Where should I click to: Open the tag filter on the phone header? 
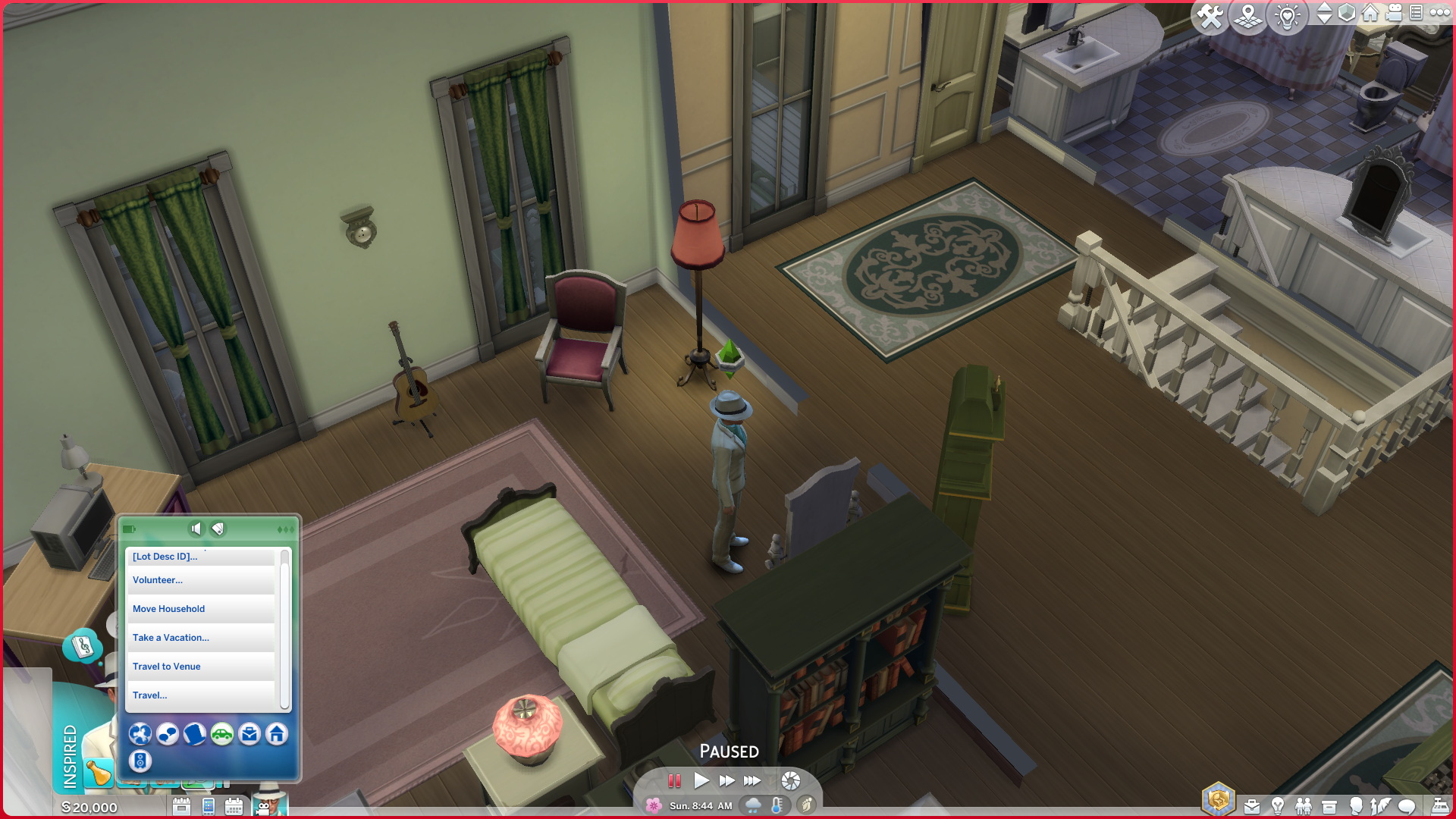coord(217,528)
